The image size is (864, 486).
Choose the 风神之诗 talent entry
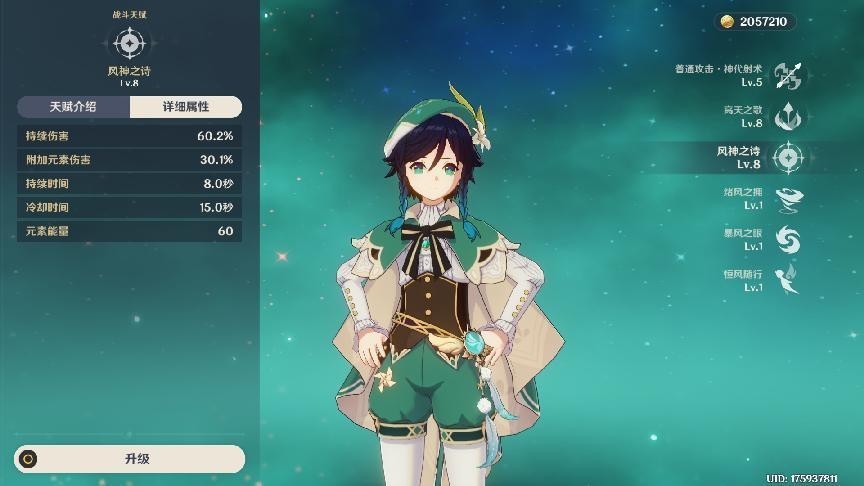pyautogui.click(x=788, y=157)
